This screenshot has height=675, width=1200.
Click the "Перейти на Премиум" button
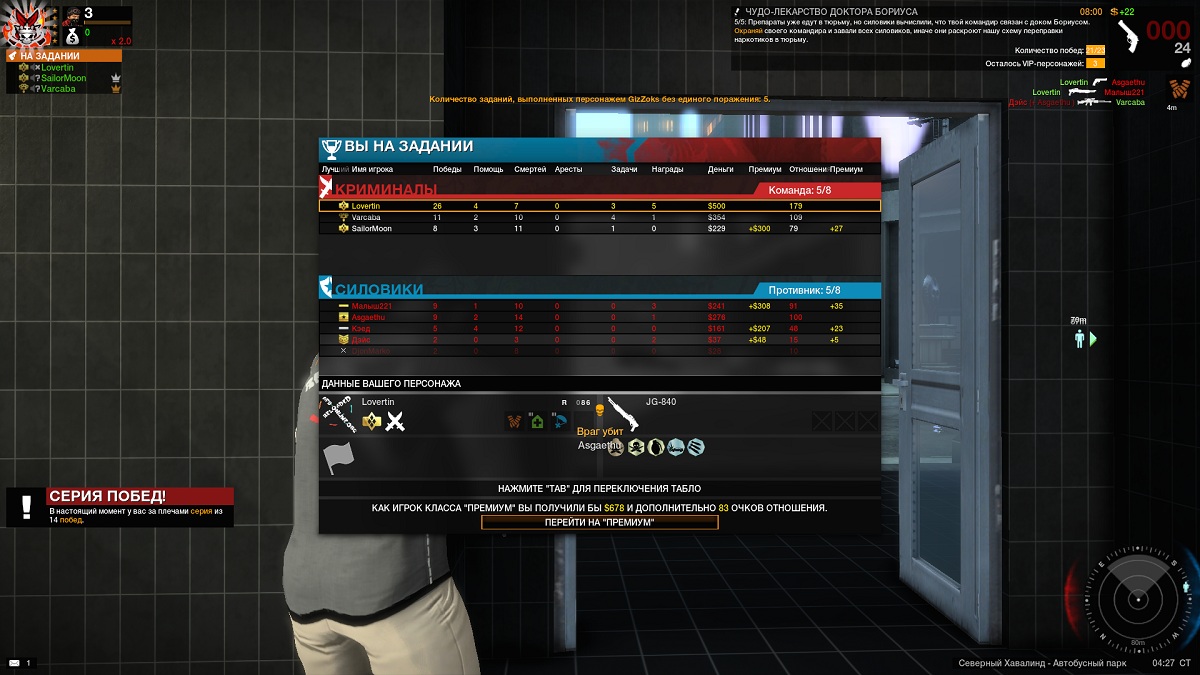(x=599, y=522)
